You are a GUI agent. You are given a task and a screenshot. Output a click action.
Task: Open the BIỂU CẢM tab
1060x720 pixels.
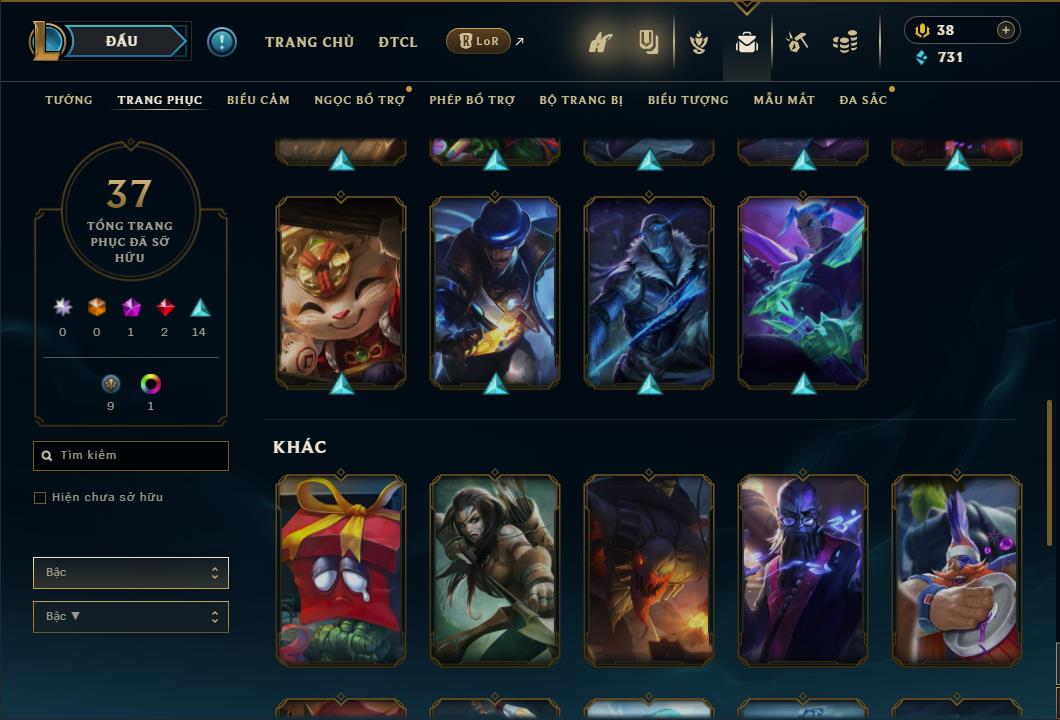258,100
